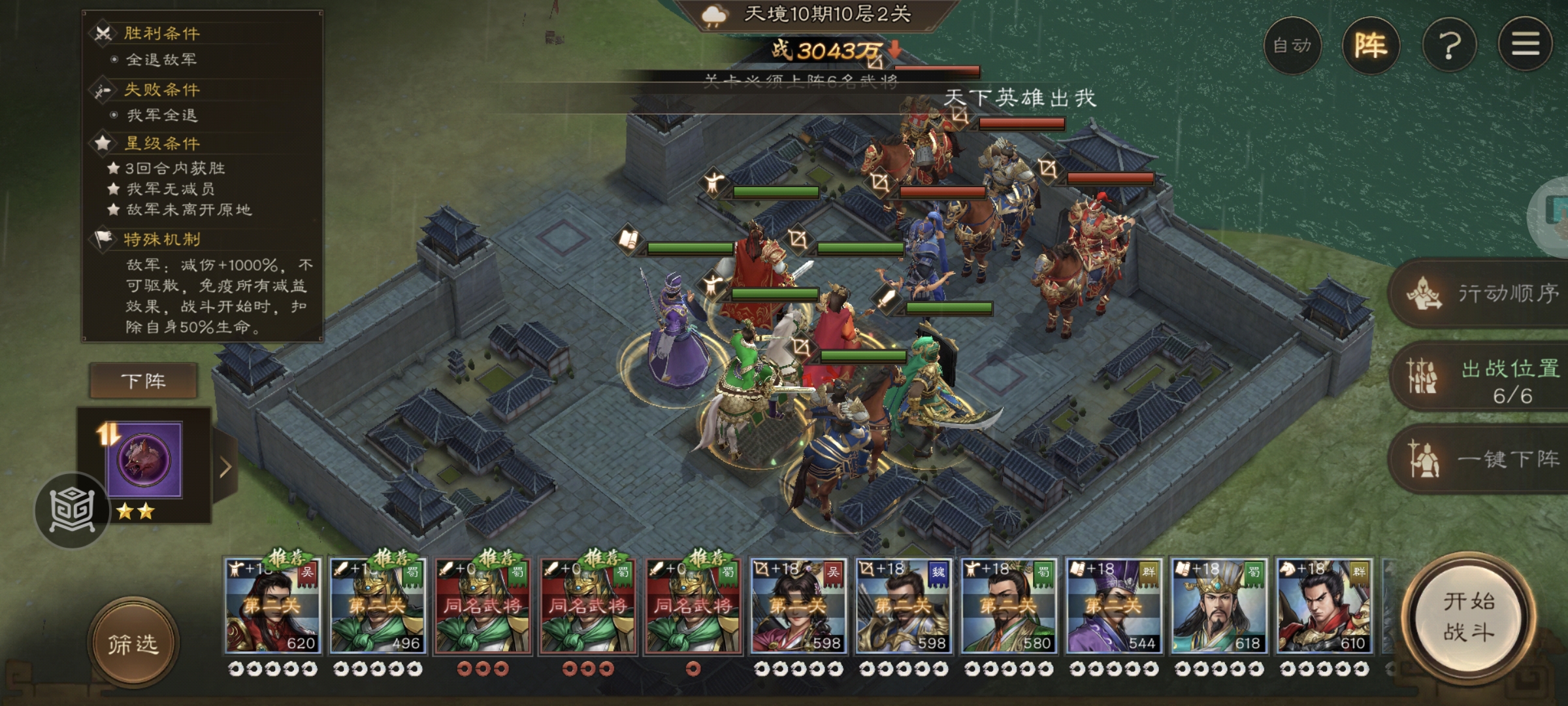Expand the arrow beside the wolf slot
Viewport: 1568px width, 706px height.
pyautogui.click(x=225, y=467)
